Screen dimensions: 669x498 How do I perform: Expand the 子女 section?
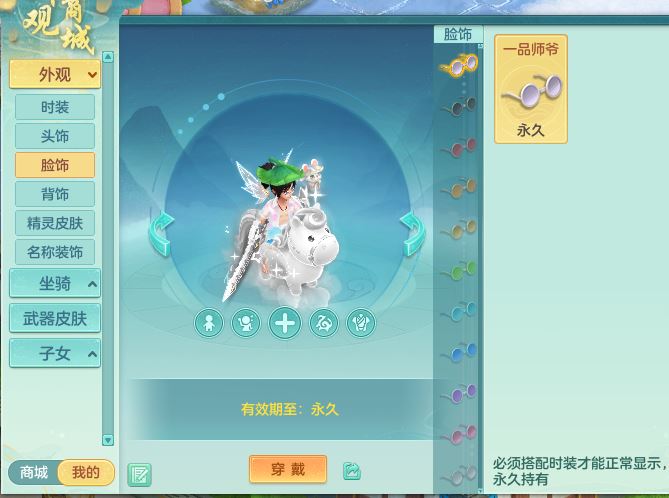(x=55, y=354)
